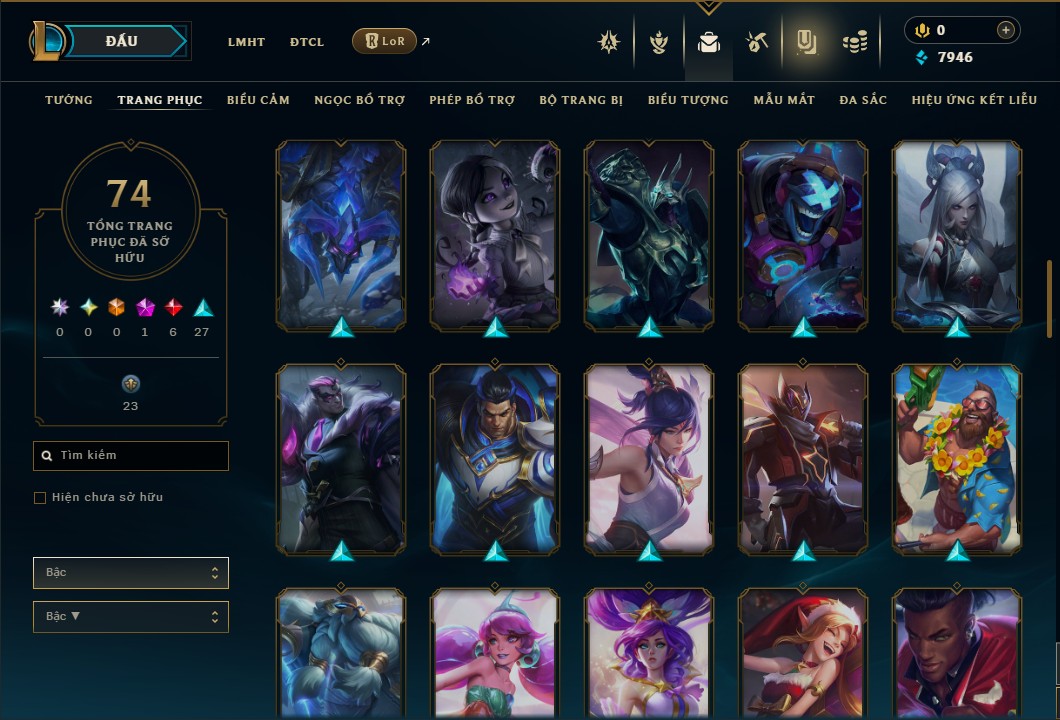Viewport: 1060px width, 720px height.
Task: Open the first Bậc dropdown
Action: click(131, 573)
